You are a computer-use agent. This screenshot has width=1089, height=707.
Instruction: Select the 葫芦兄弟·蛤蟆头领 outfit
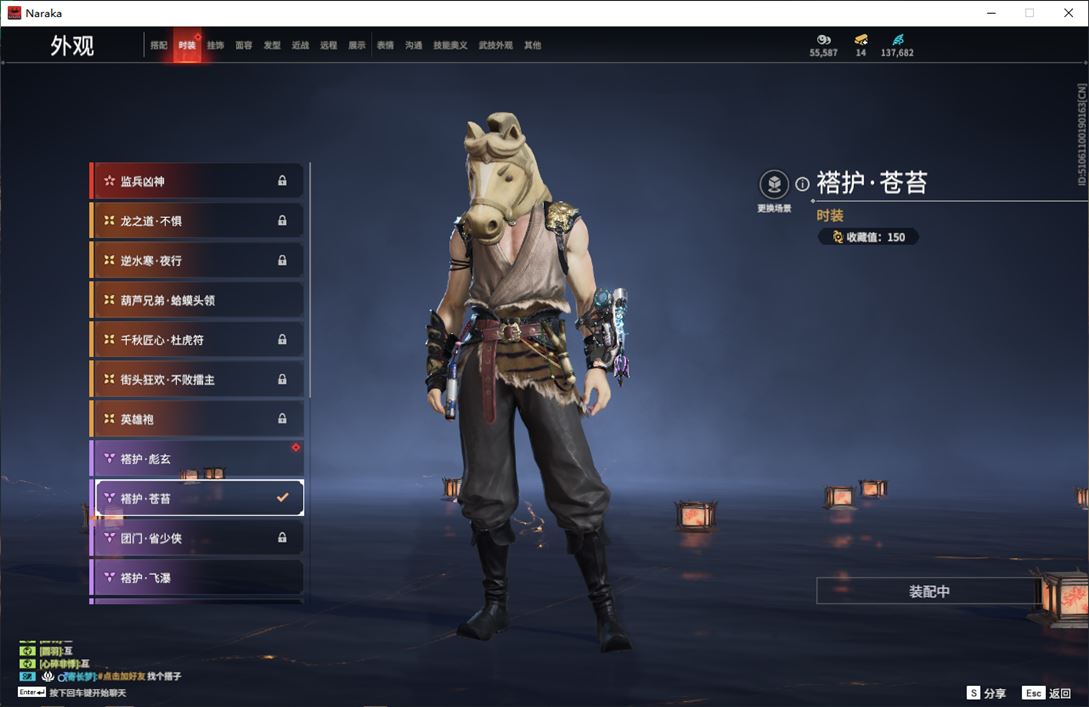(197, 300)
